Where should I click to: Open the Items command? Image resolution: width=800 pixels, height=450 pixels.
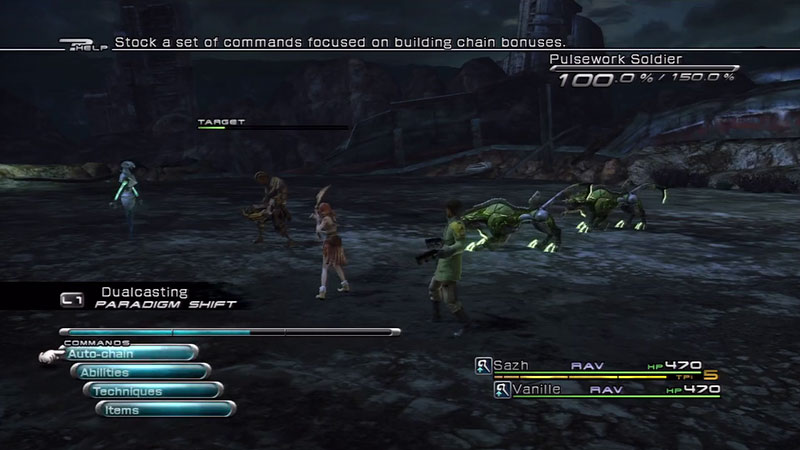165,410
